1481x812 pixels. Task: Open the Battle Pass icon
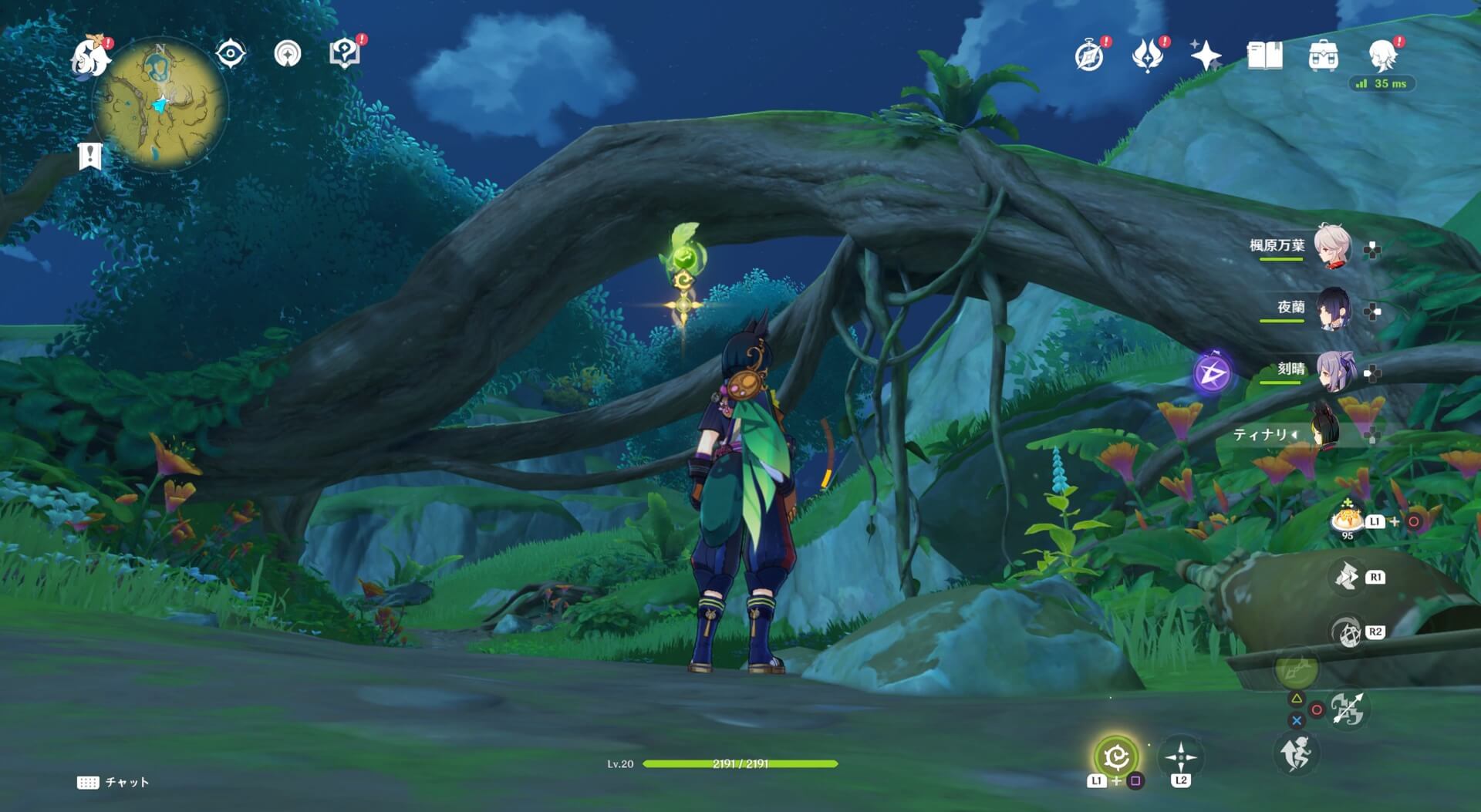pos(1147,56)
